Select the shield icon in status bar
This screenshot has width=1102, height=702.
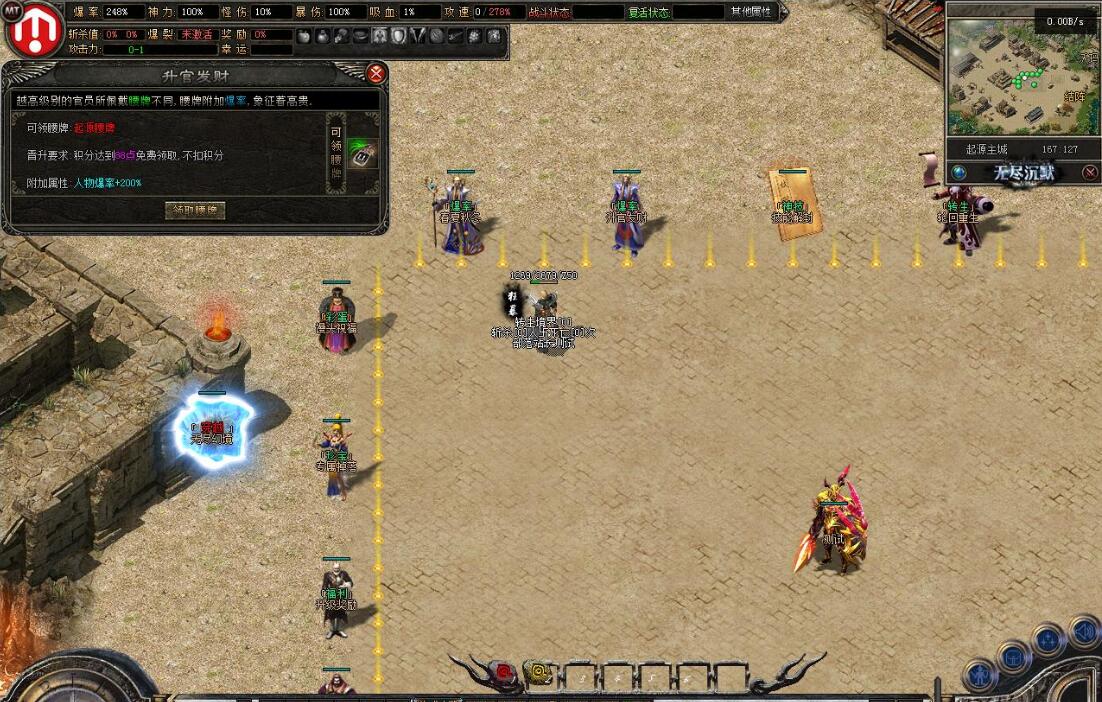pos(398,36)
